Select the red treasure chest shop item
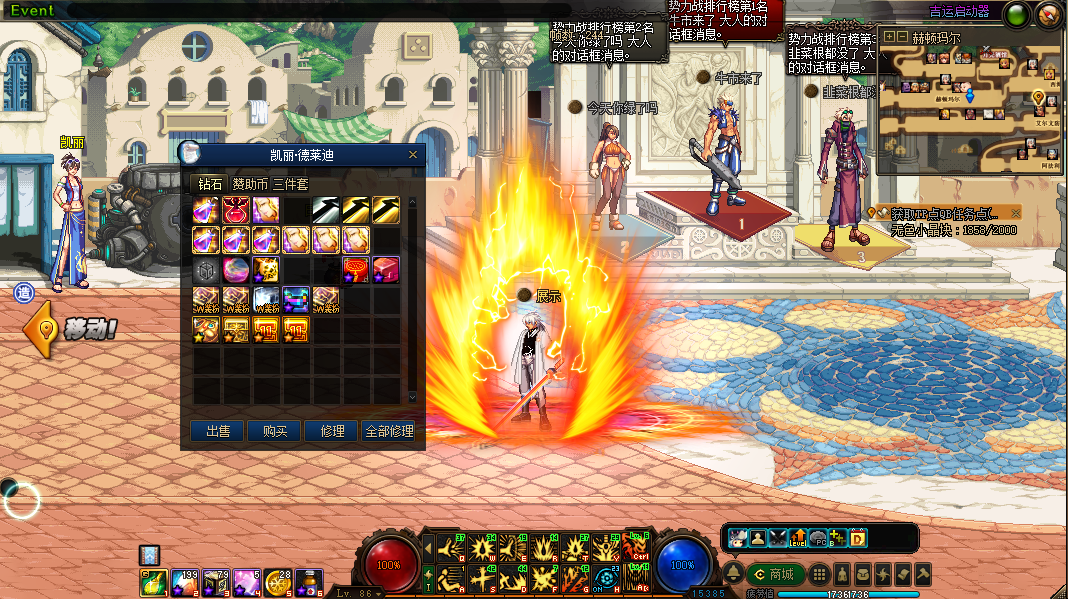 386,270
